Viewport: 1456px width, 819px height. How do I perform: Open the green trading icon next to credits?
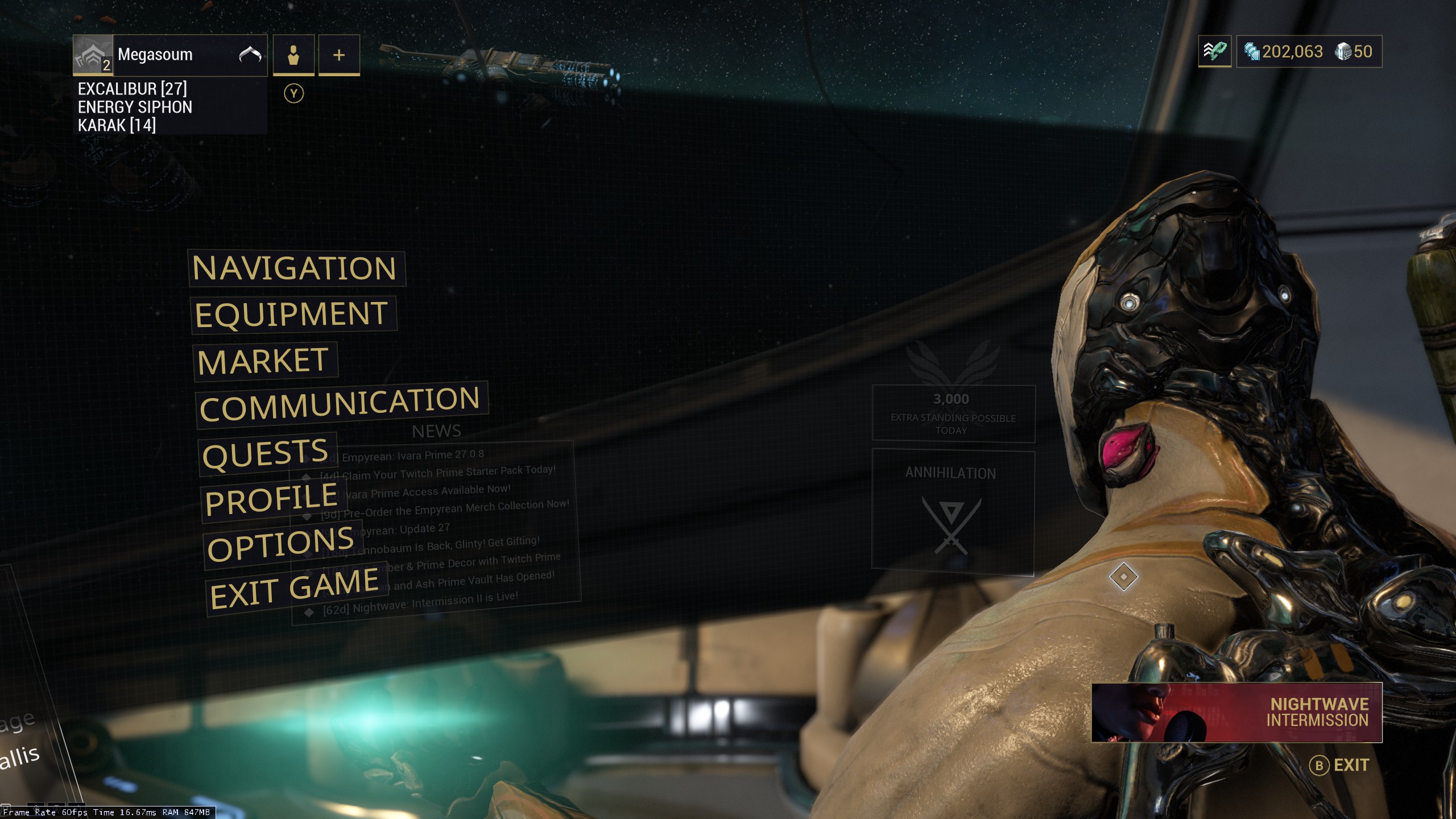[1214, 52]
